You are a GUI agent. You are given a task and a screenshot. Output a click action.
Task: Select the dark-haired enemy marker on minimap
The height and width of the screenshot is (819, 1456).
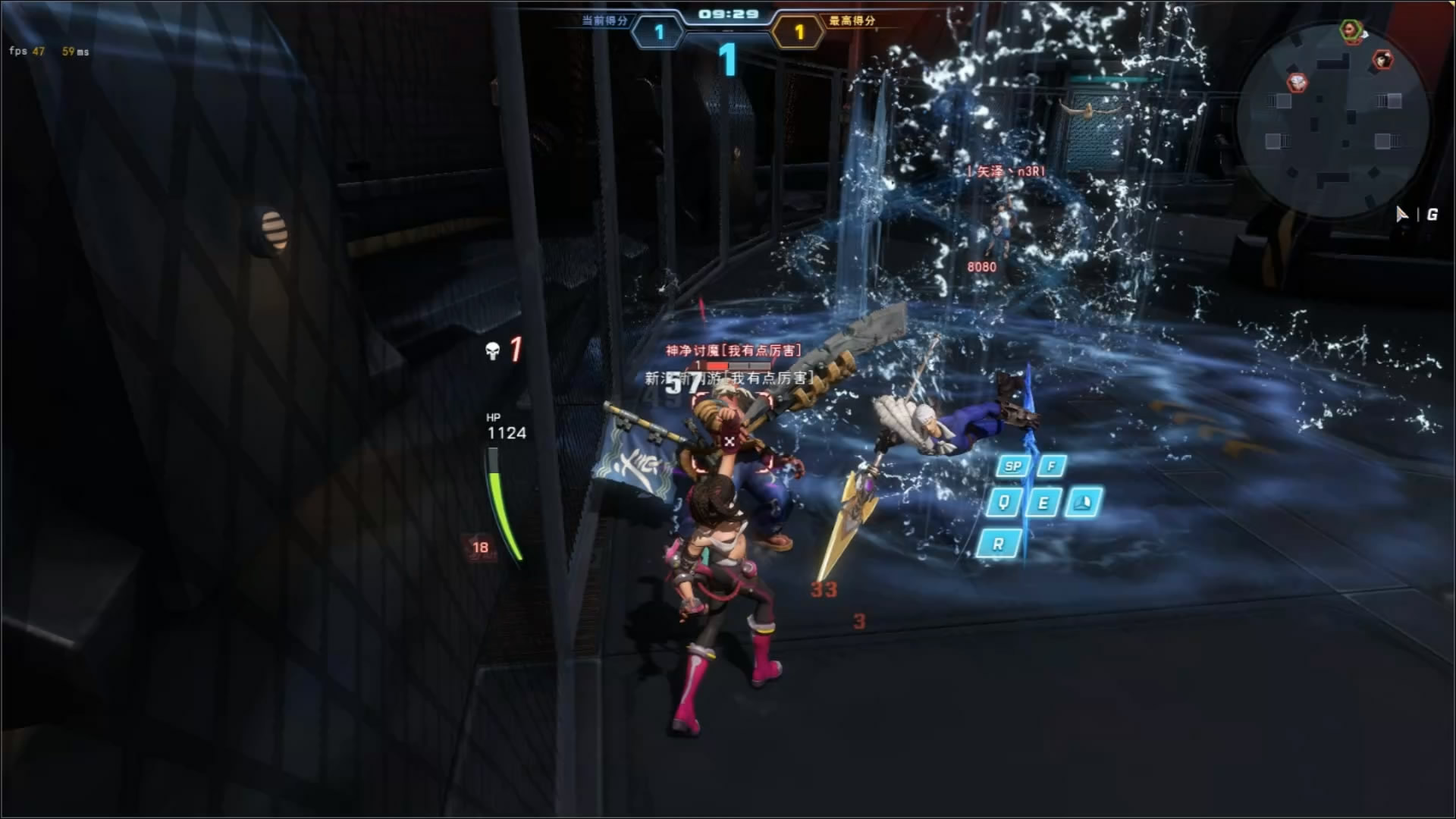[x=1382, y=60]
